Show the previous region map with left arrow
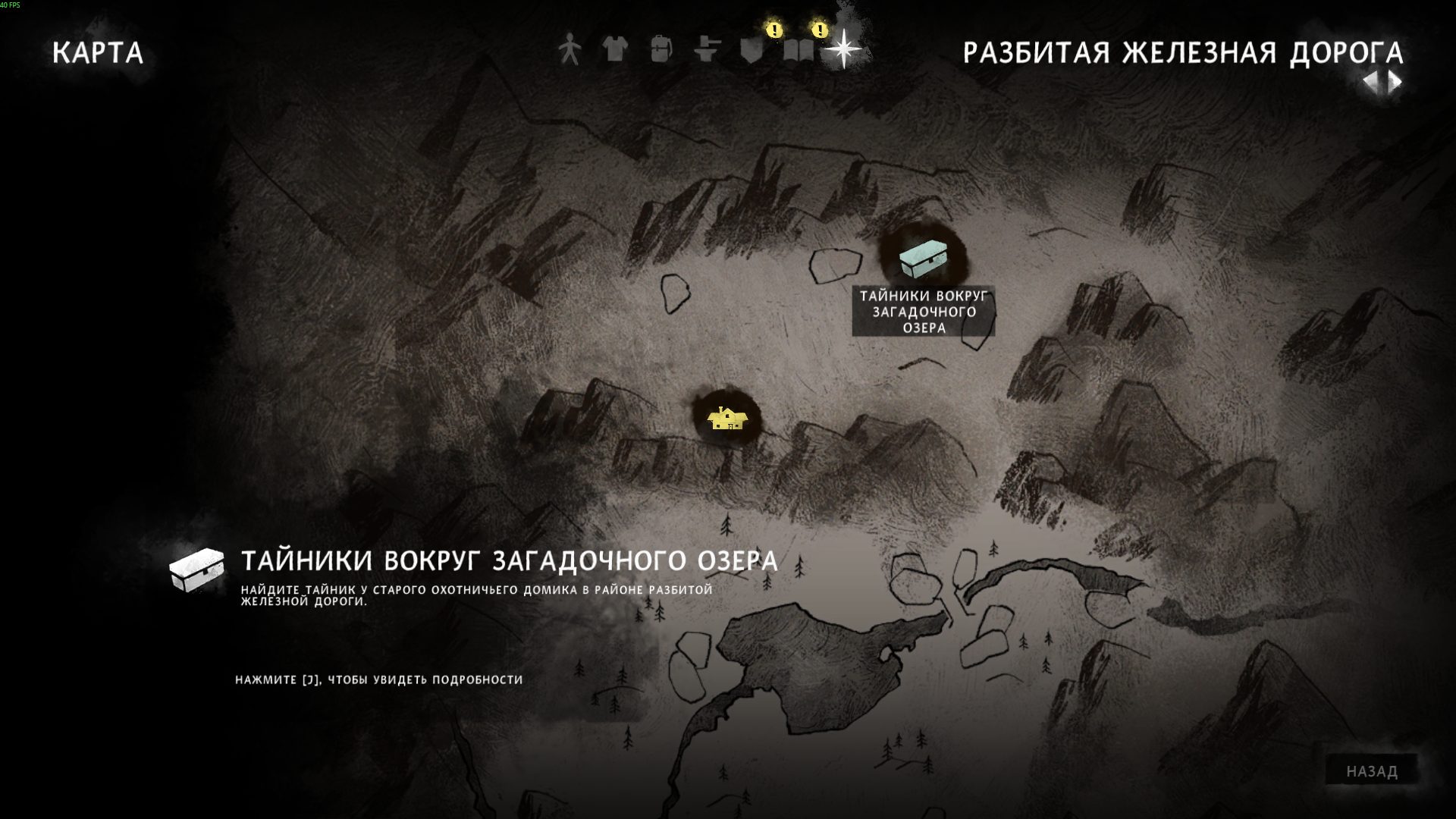1456x819 pixels. 1371,82
